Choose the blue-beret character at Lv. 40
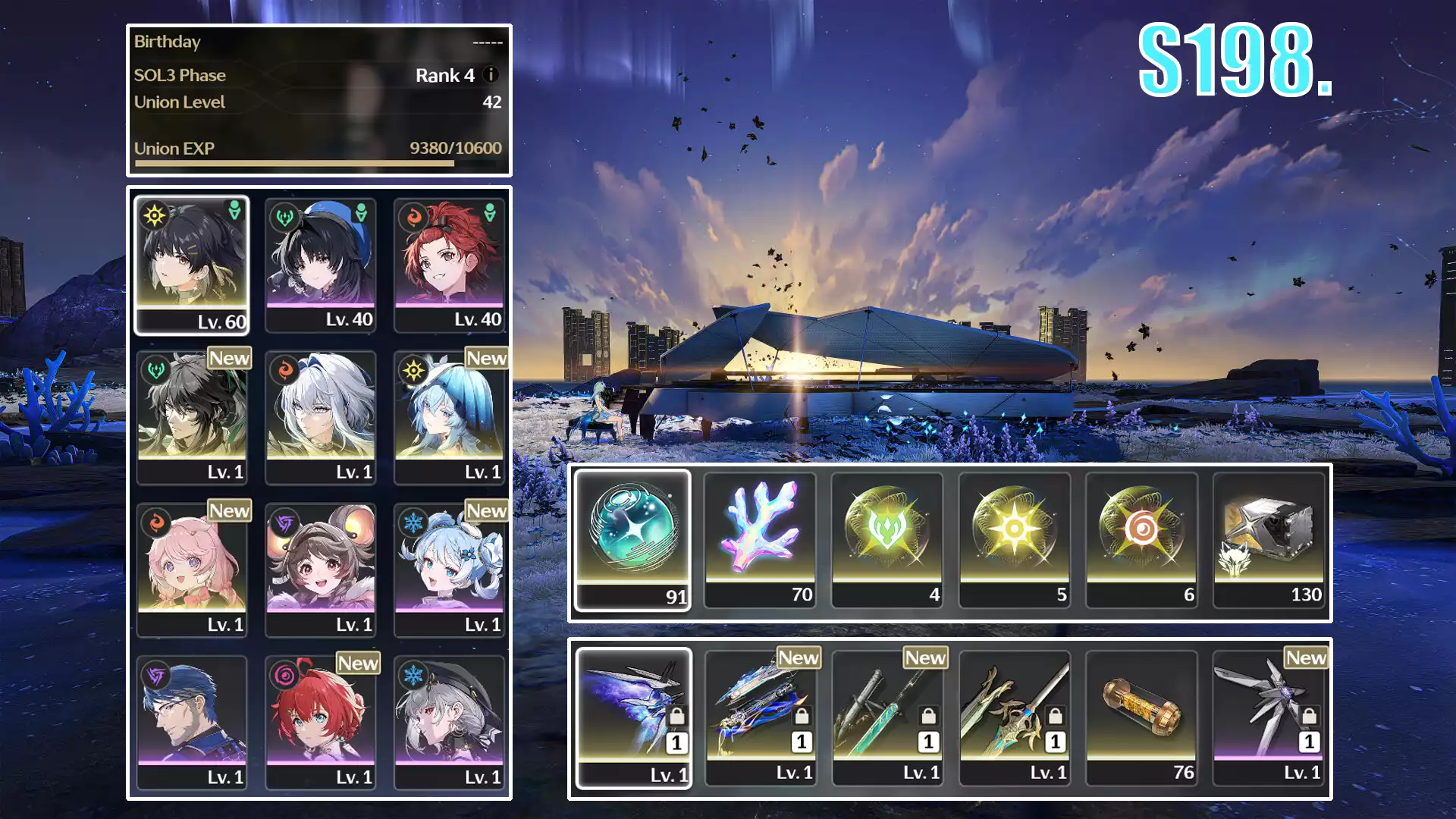The image size is (1456, 819). pos(321,265)
